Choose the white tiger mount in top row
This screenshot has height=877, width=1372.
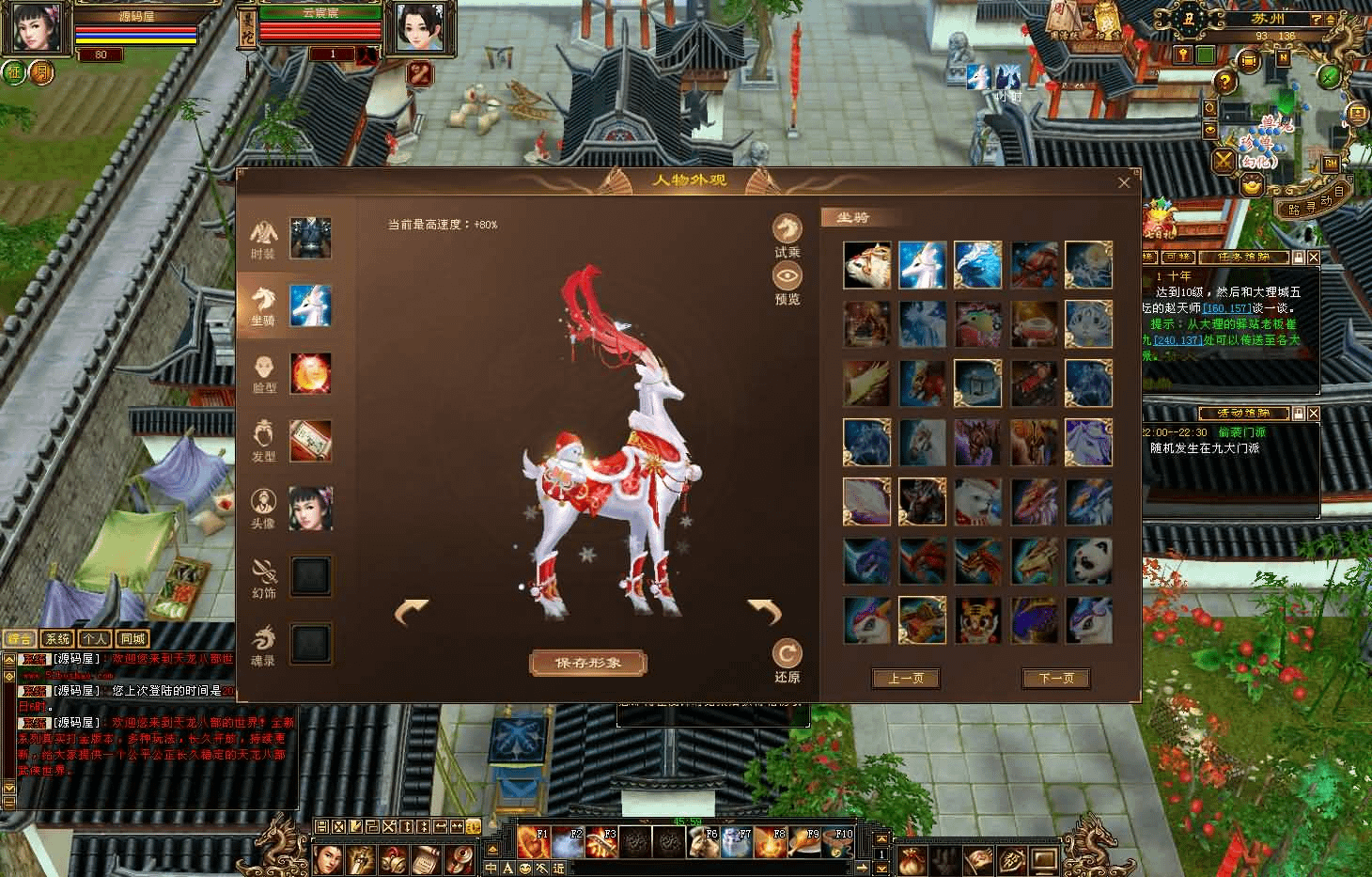coord(866,265)
